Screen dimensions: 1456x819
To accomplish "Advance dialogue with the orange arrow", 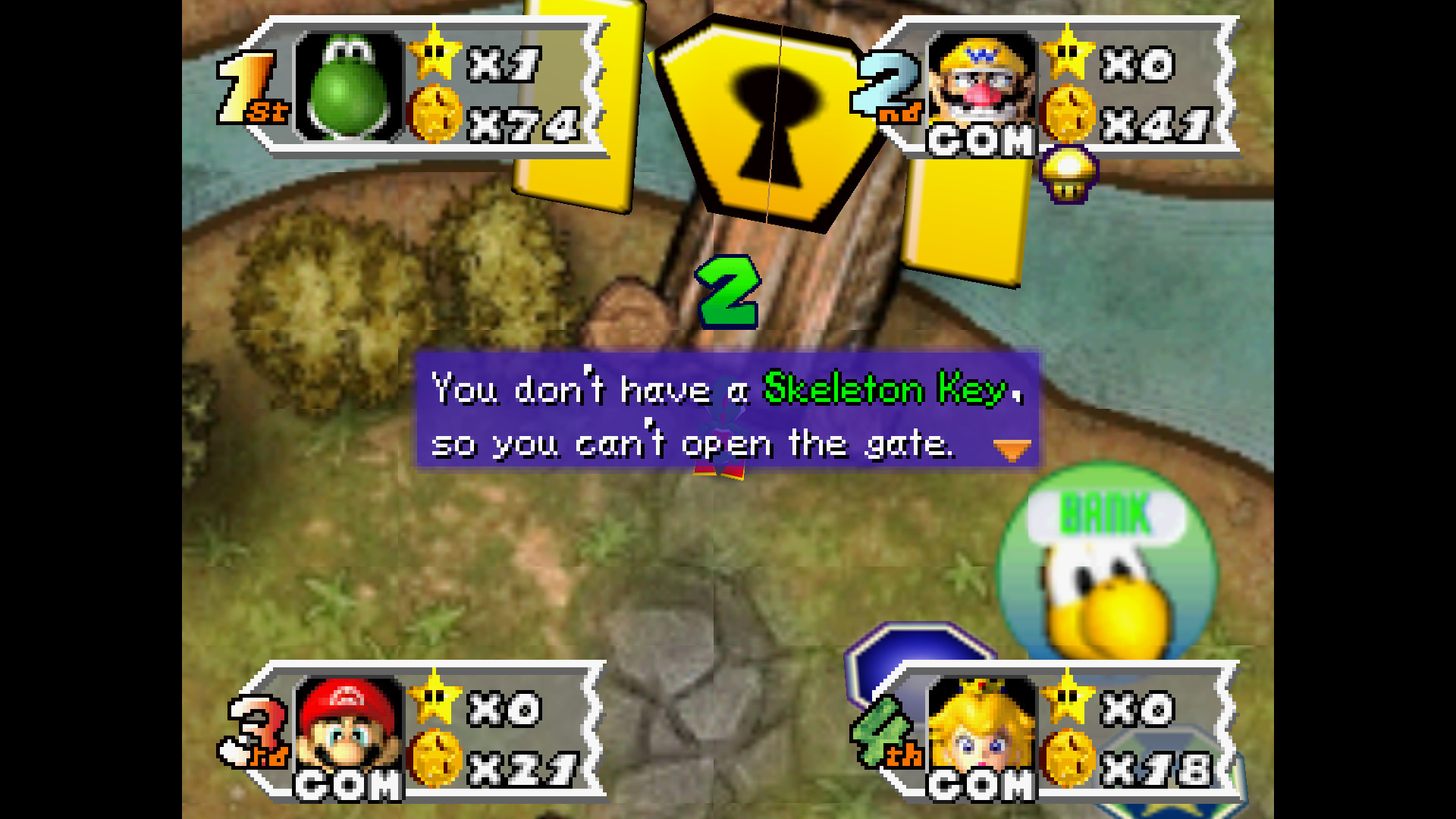I will (1012, 450).
